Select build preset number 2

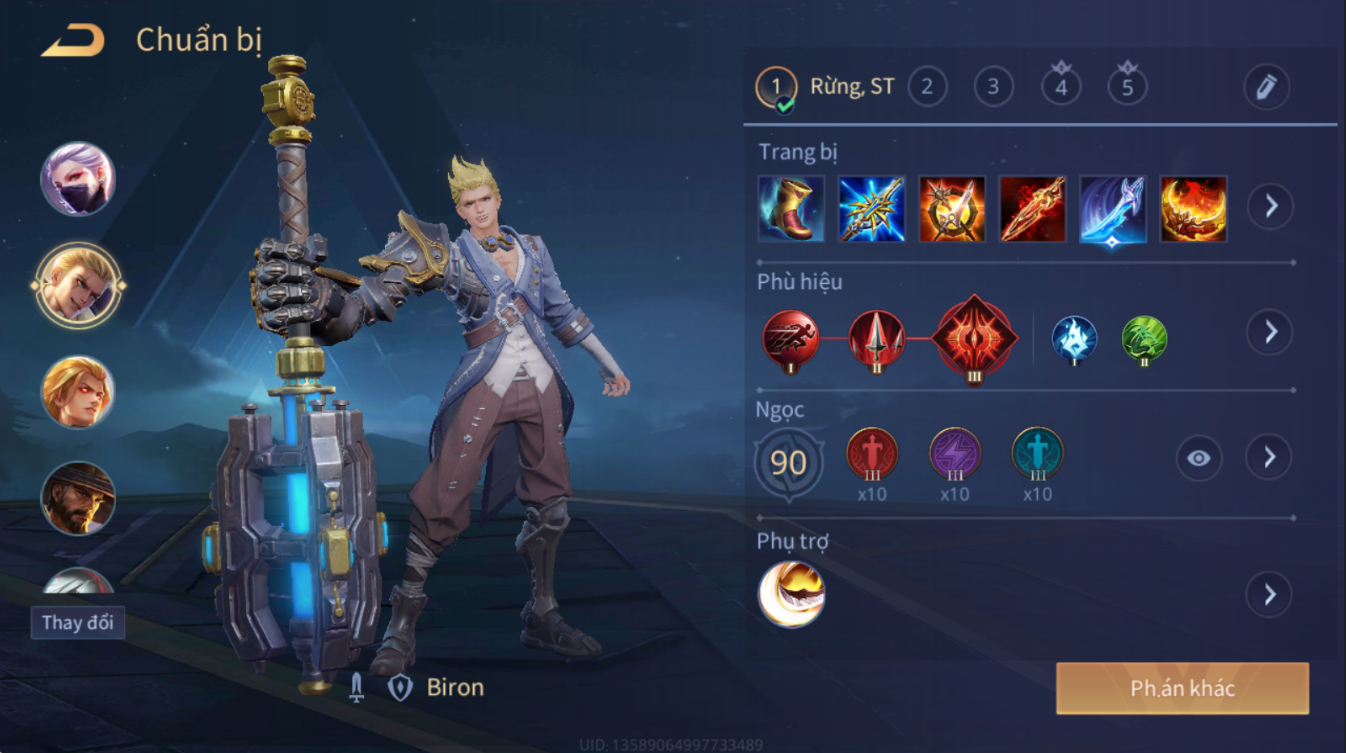click(x=927, y=86)
